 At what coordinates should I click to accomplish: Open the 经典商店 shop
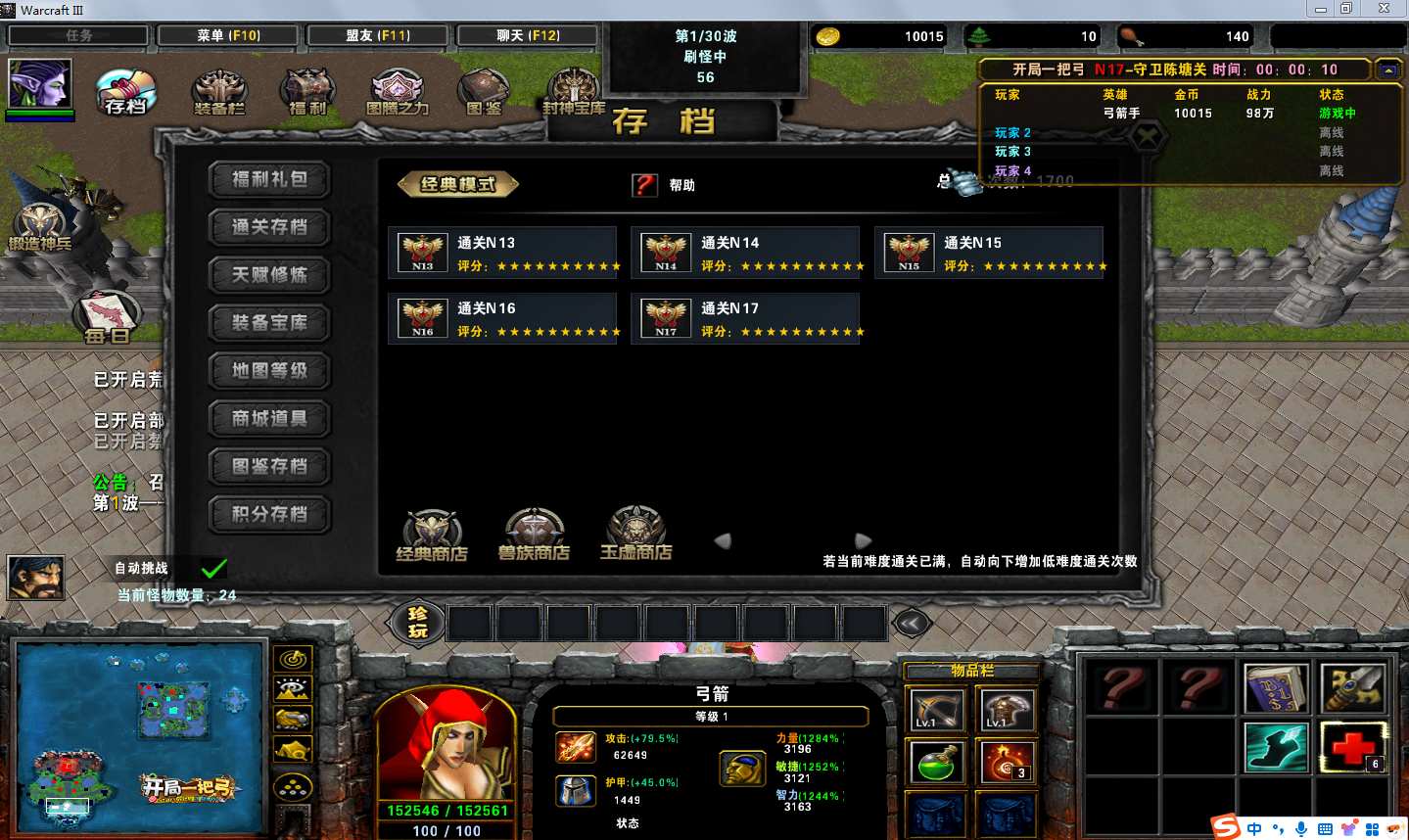coord(432,535)
